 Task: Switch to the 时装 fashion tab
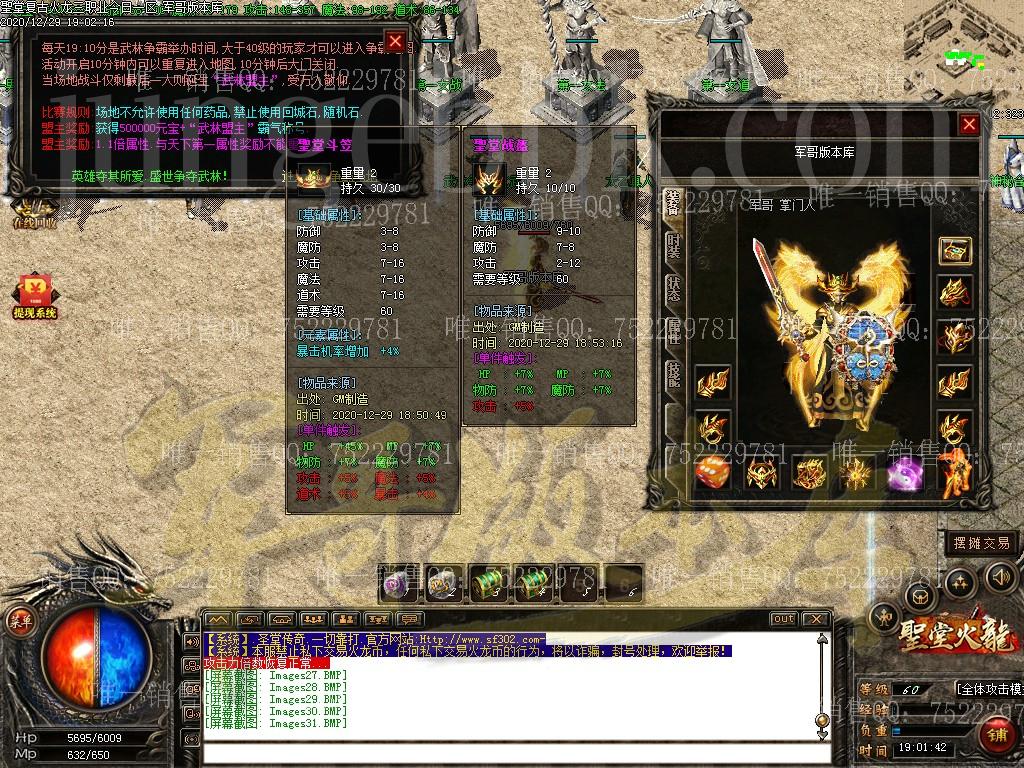pyautogui.click(x=673, y=245)
